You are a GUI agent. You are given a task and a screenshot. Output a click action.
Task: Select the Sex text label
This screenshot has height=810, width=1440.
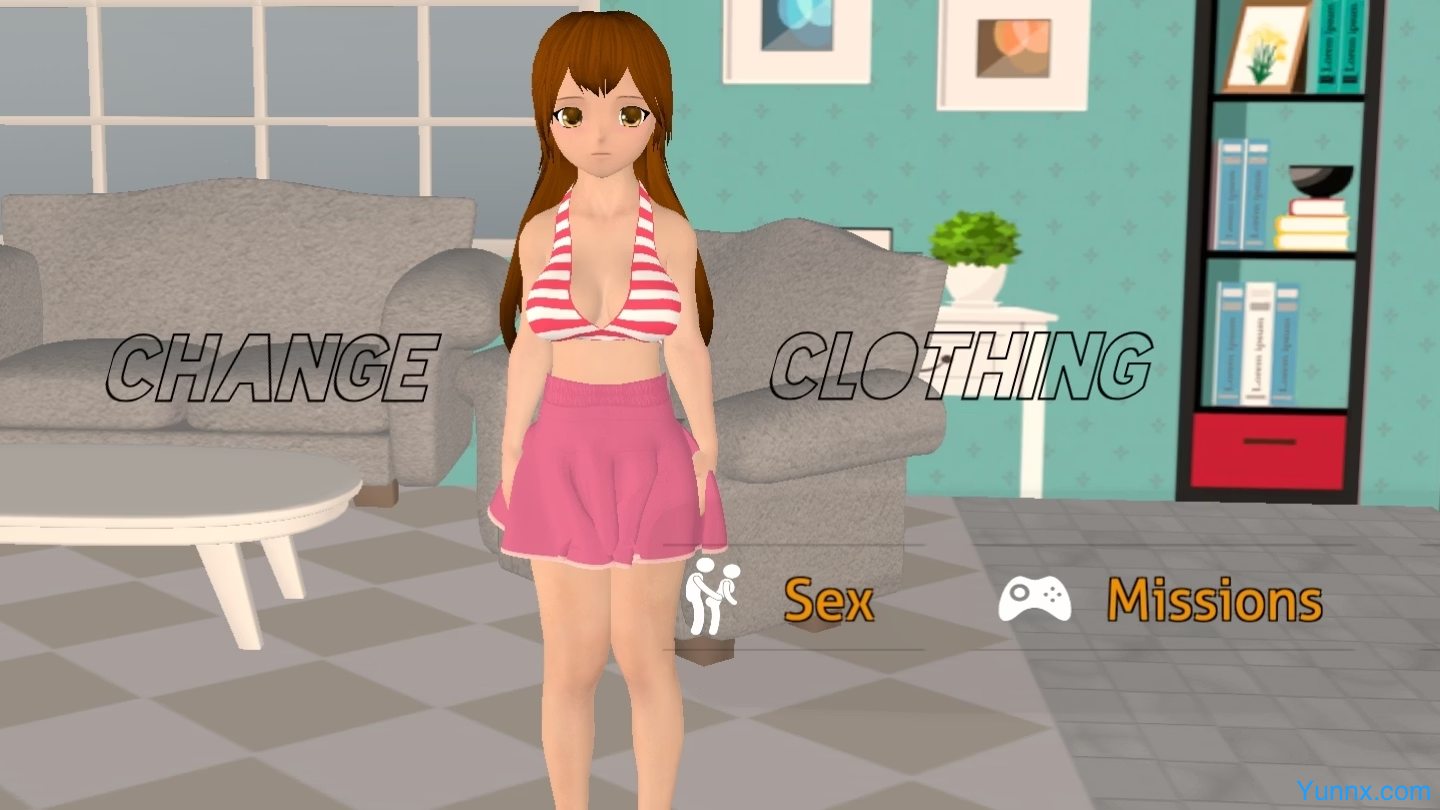830,600
